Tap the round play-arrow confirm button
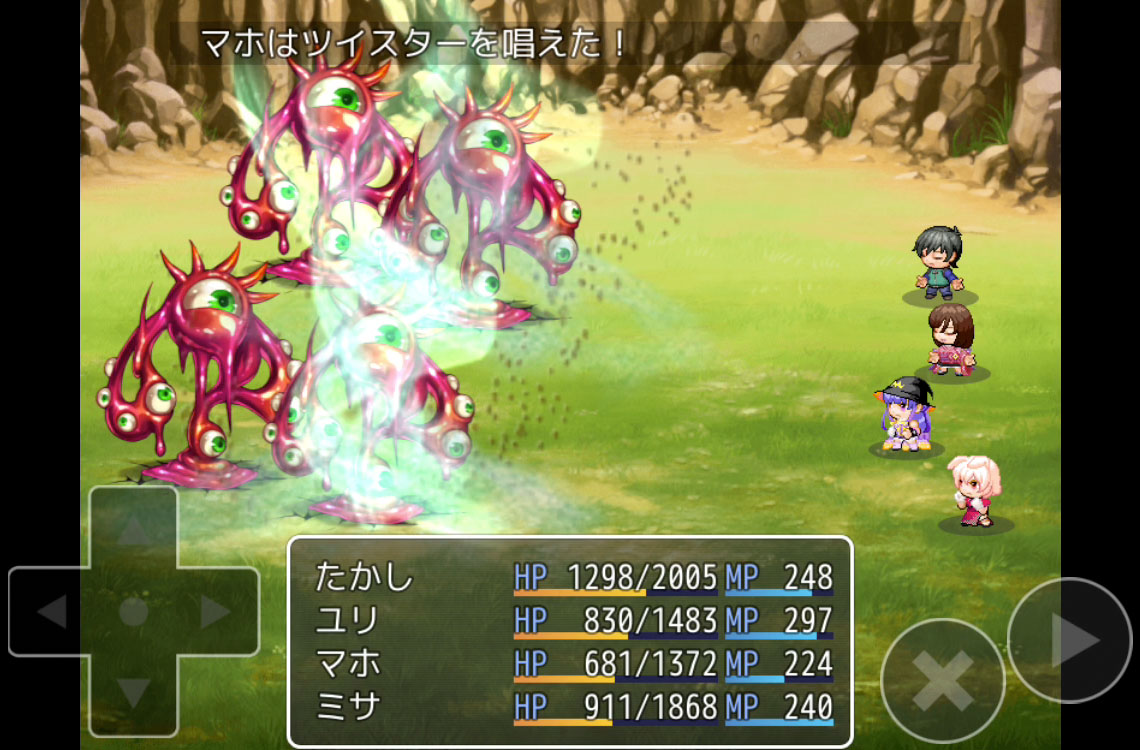This screenshot has height=750, width=1140. (x=1069, y=640)
